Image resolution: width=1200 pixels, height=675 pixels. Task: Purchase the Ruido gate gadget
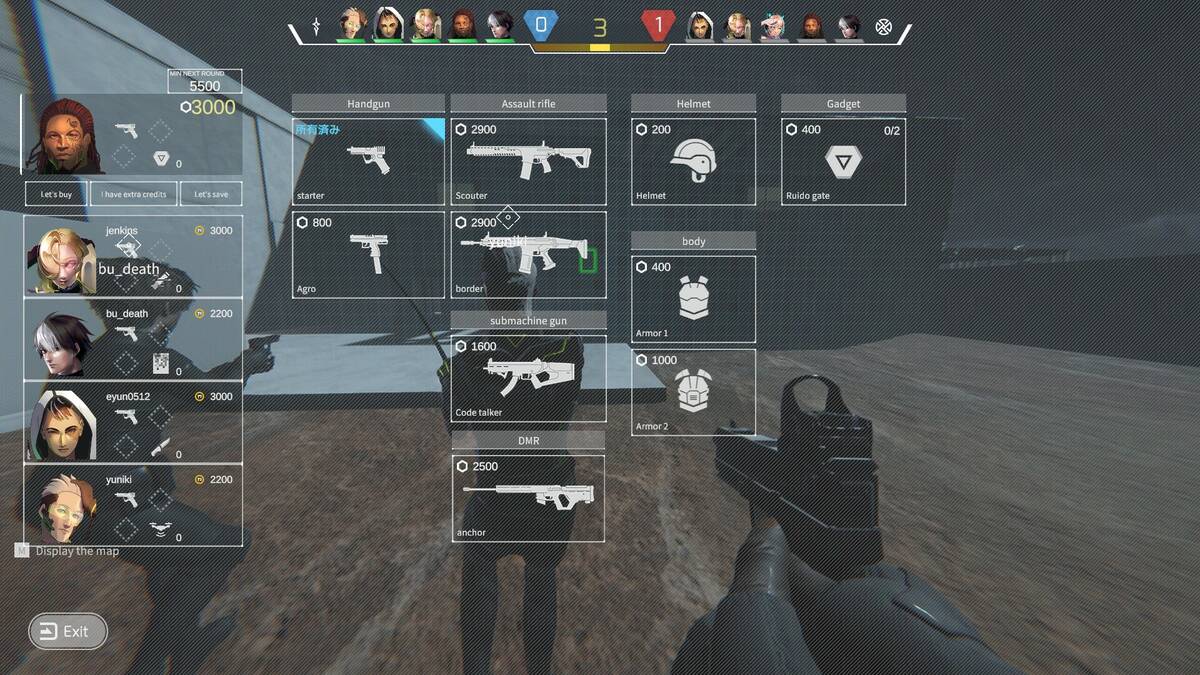[x=843, y=162]
